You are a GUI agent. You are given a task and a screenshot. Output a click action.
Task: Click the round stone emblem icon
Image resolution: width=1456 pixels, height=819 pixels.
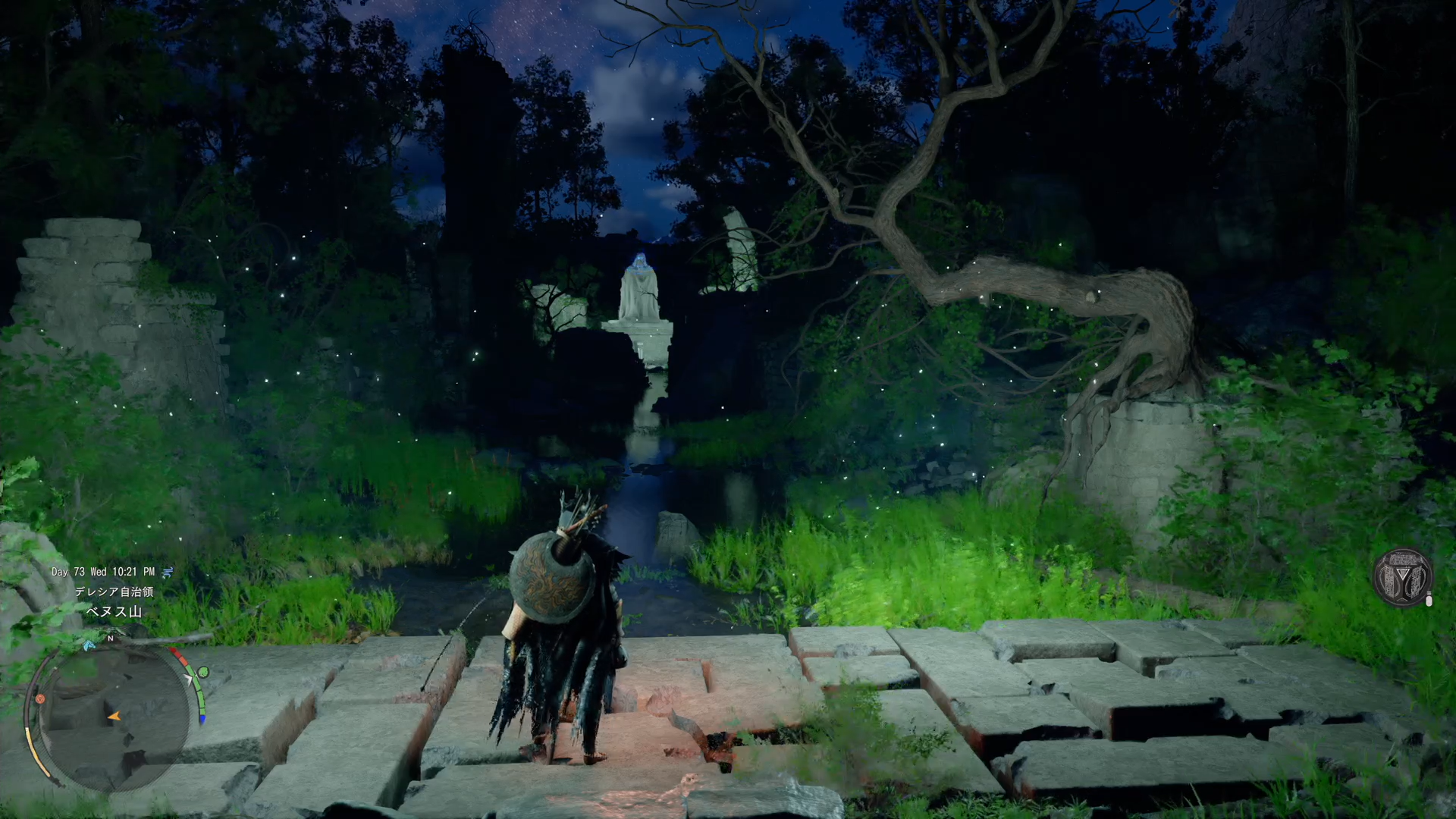[1403, 578]
